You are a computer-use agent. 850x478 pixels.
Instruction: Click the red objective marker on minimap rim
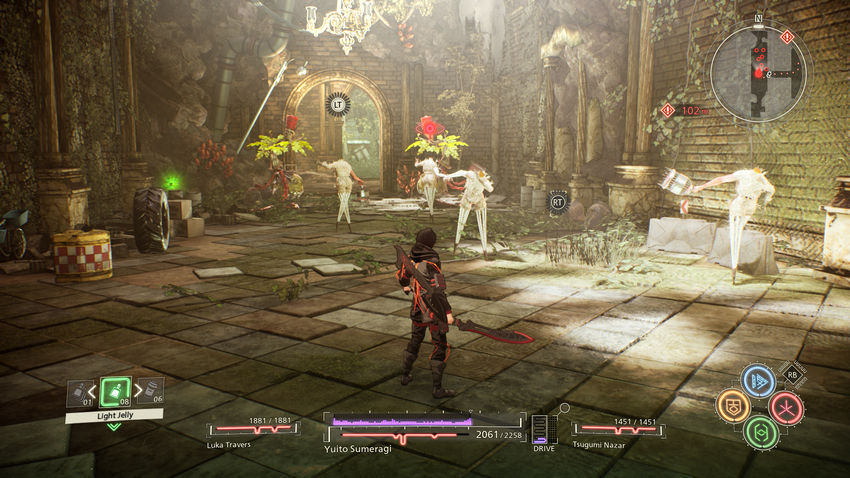pyautogui.click(x=788, y=37)
